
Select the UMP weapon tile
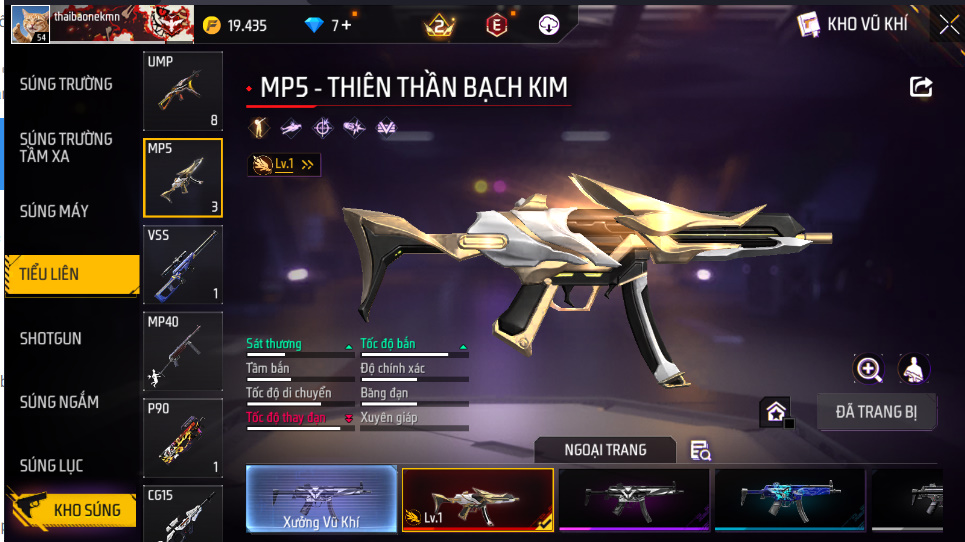pos(182,92)
